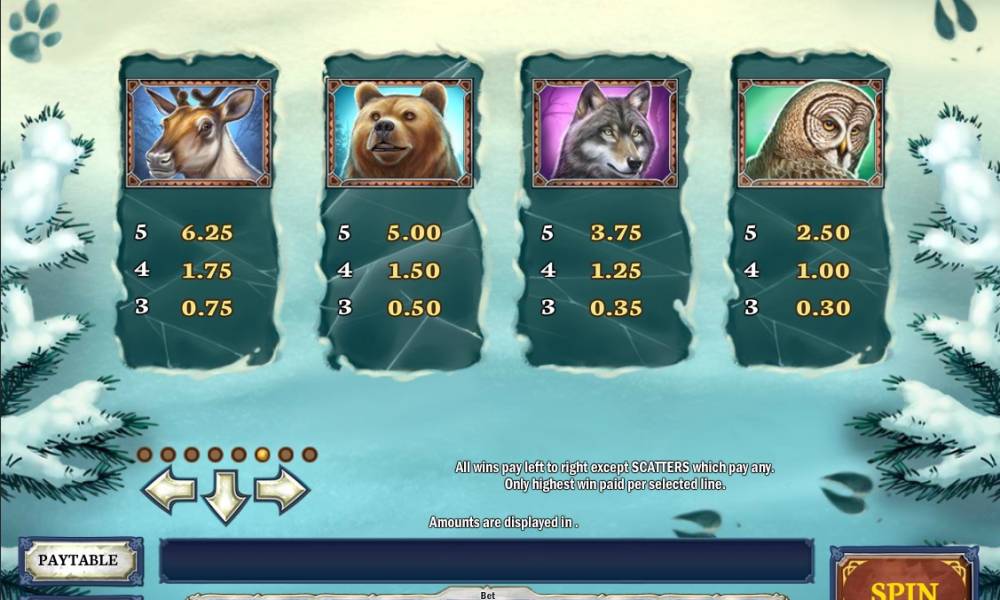Image resolution: width=1000 pixels, height=600 pixels.
Task: Select the highlighted gold page dot
Action: click(262, 454)
